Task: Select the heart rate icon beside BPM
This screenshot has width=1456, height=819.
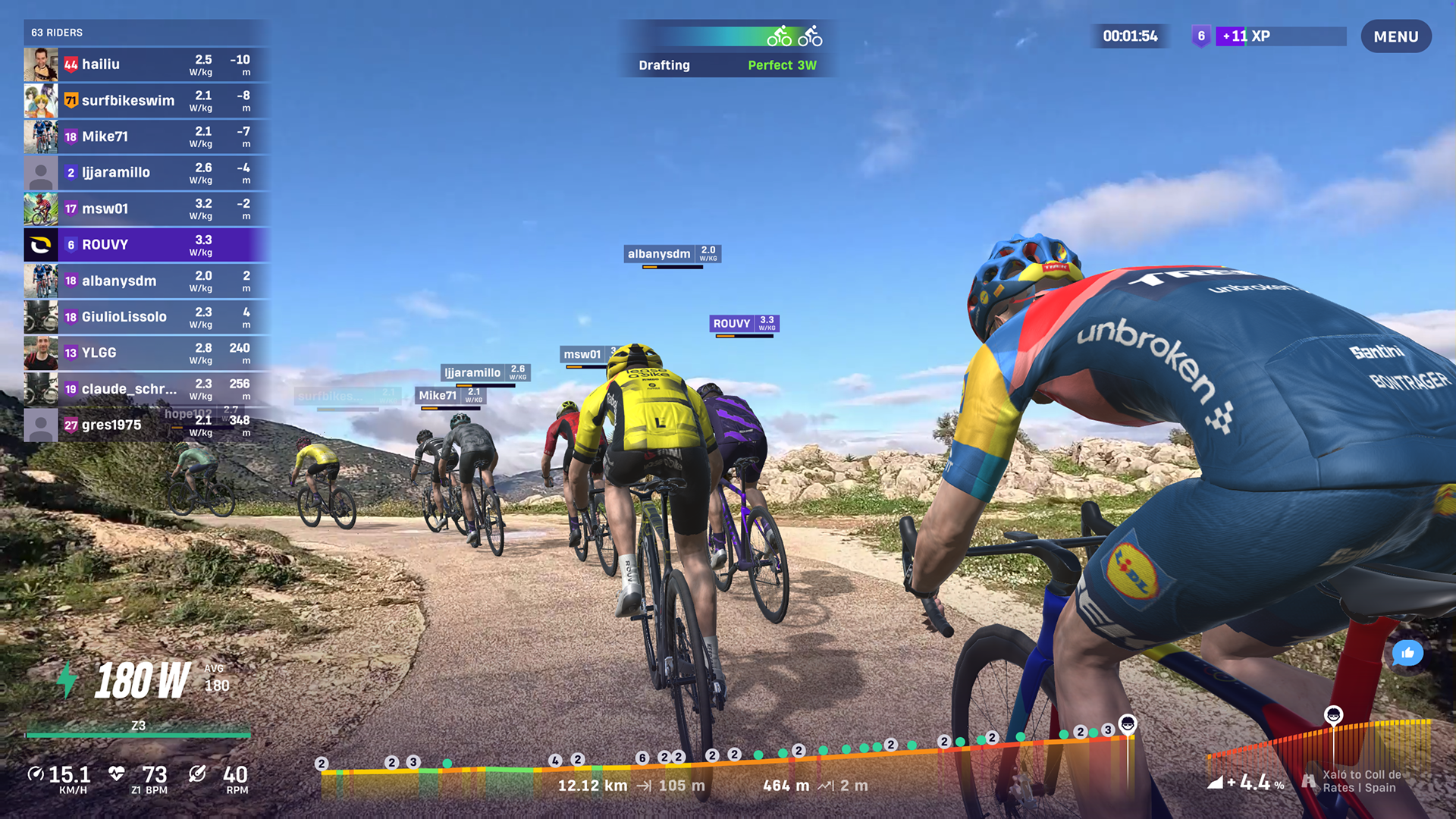Action: click(115, 773)
